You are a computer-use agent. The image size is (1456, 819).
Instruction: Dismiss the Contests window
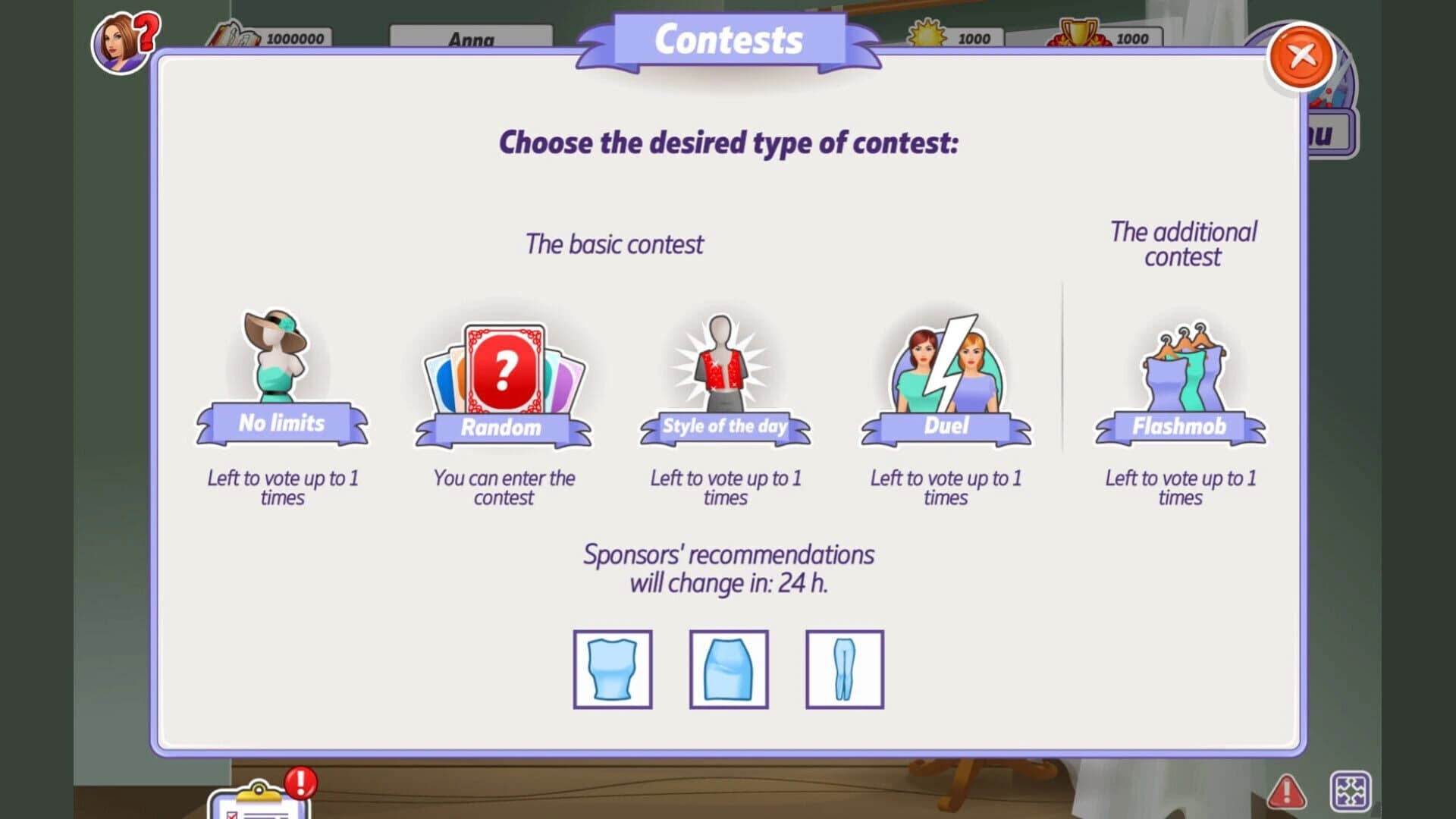1301,57
